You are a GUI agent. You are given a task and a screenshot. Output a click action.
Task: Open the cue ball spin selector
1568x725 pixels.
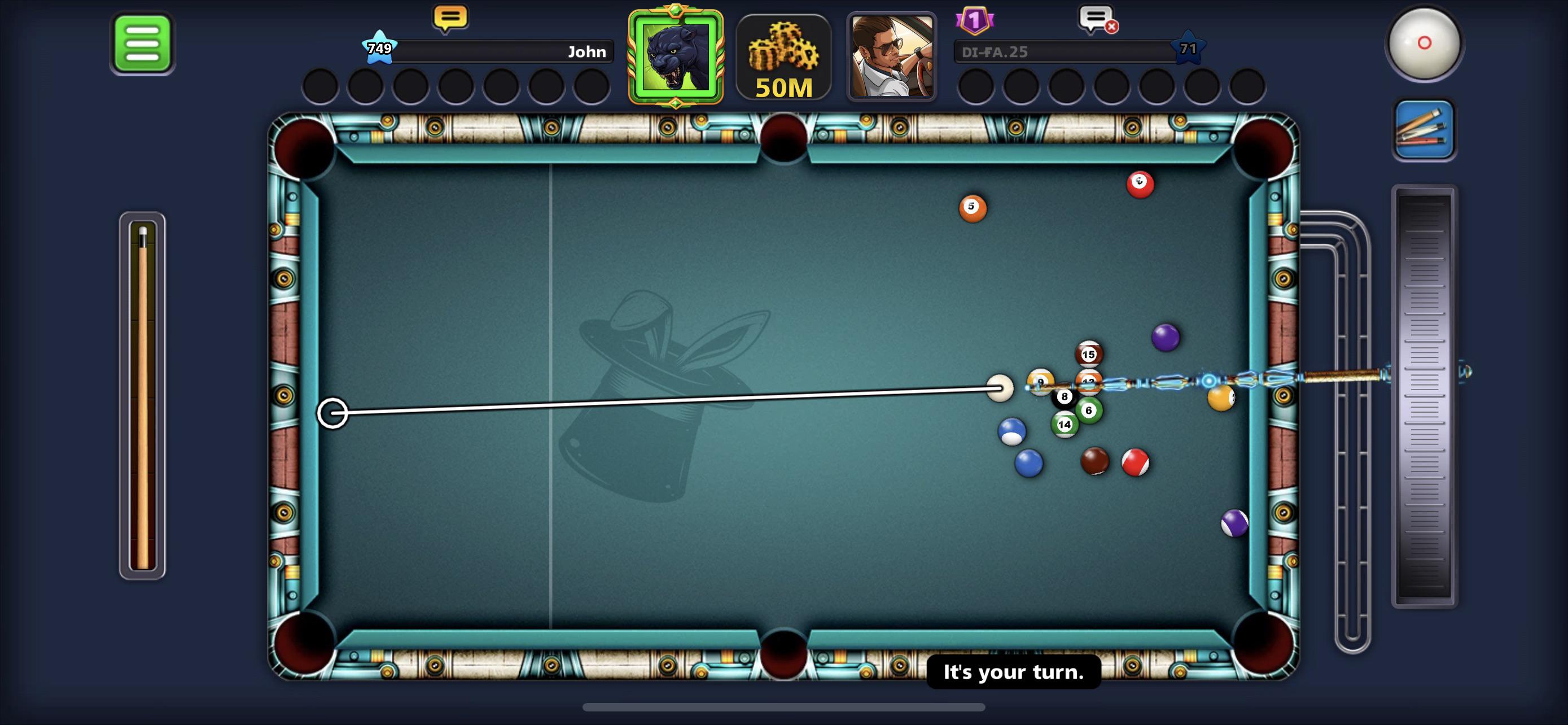(x=1424, y=43)
